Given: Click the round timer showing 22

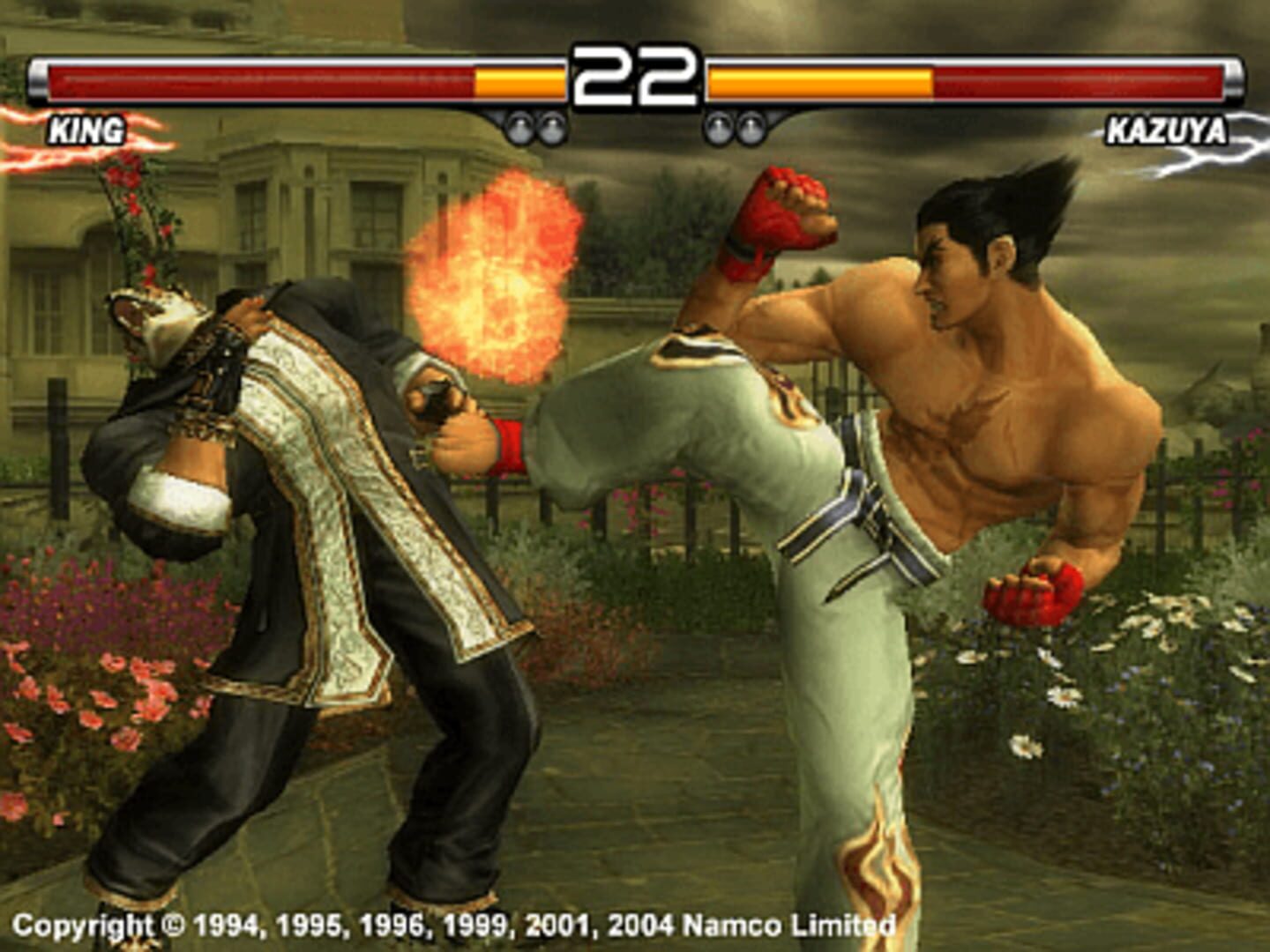Looking at the screenshot, I should (633, 75).
